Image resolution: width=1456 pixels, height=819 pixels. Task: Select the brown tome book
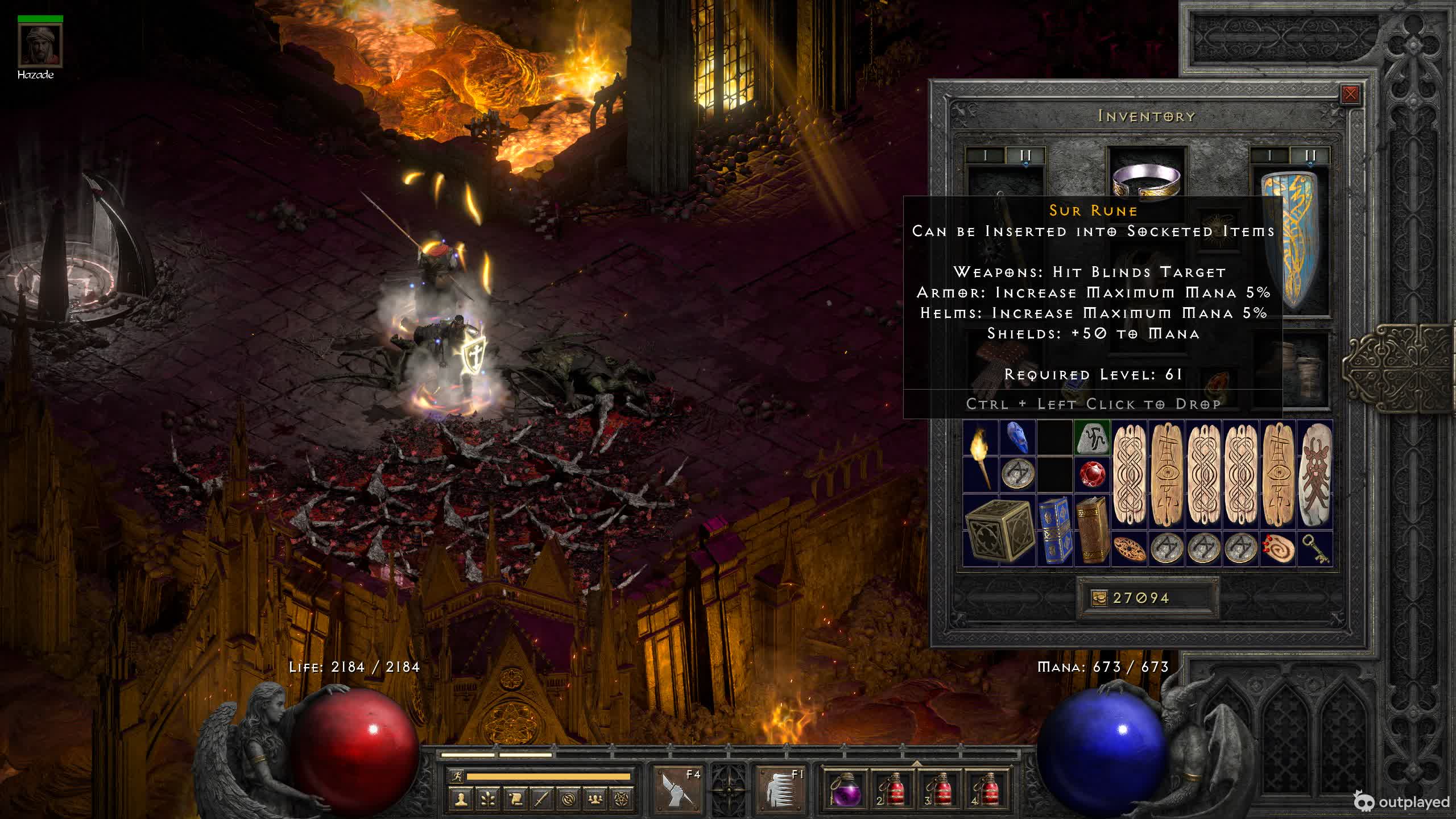(1091, 530)
